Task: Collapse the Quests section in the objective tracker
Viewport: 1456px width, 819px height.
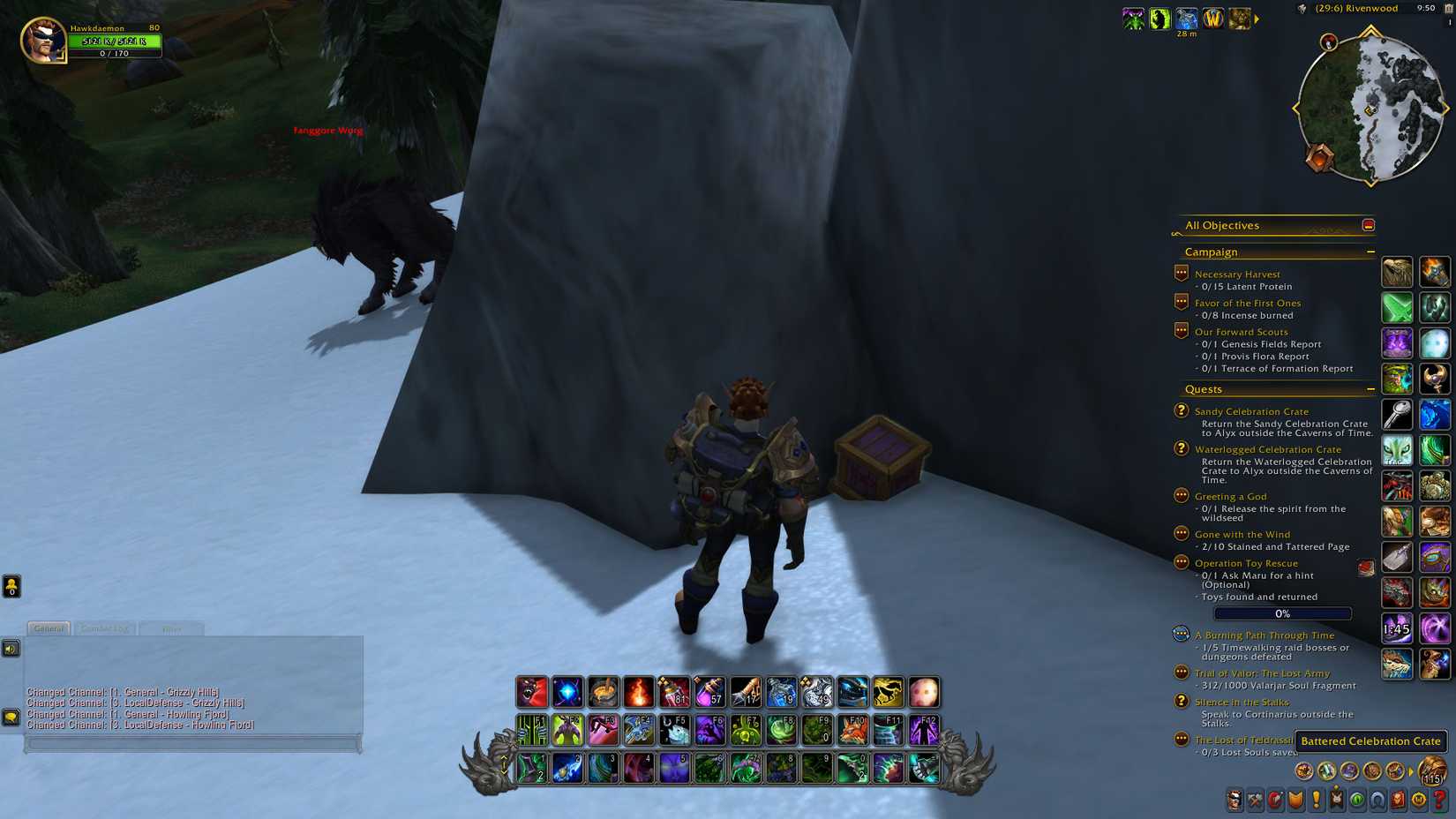Action: pyautogui.click(x=1370, y=388)
